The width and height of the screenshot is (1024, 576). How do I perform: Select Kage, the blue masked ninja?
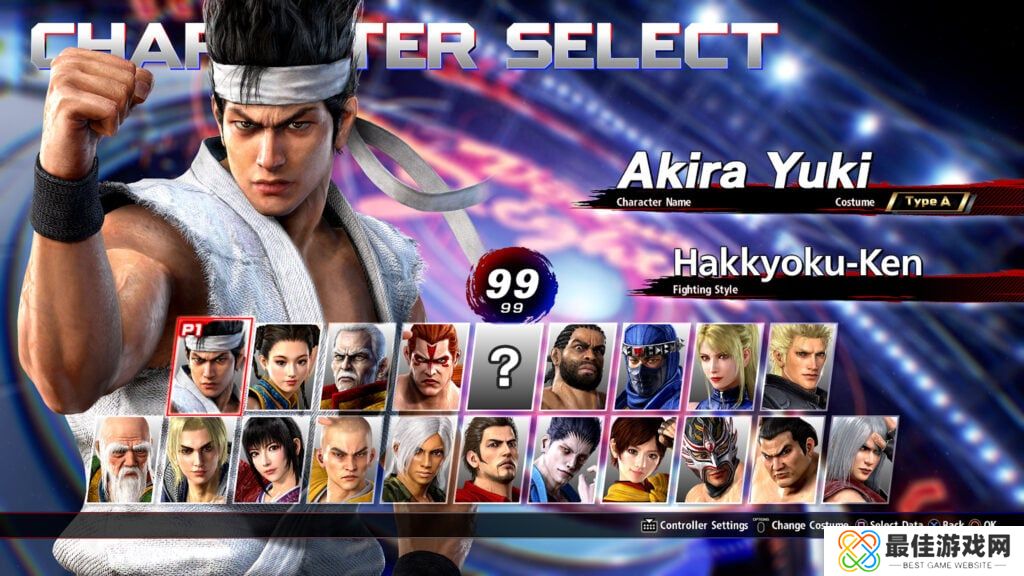pyautogui.click(x=653, y=367)
